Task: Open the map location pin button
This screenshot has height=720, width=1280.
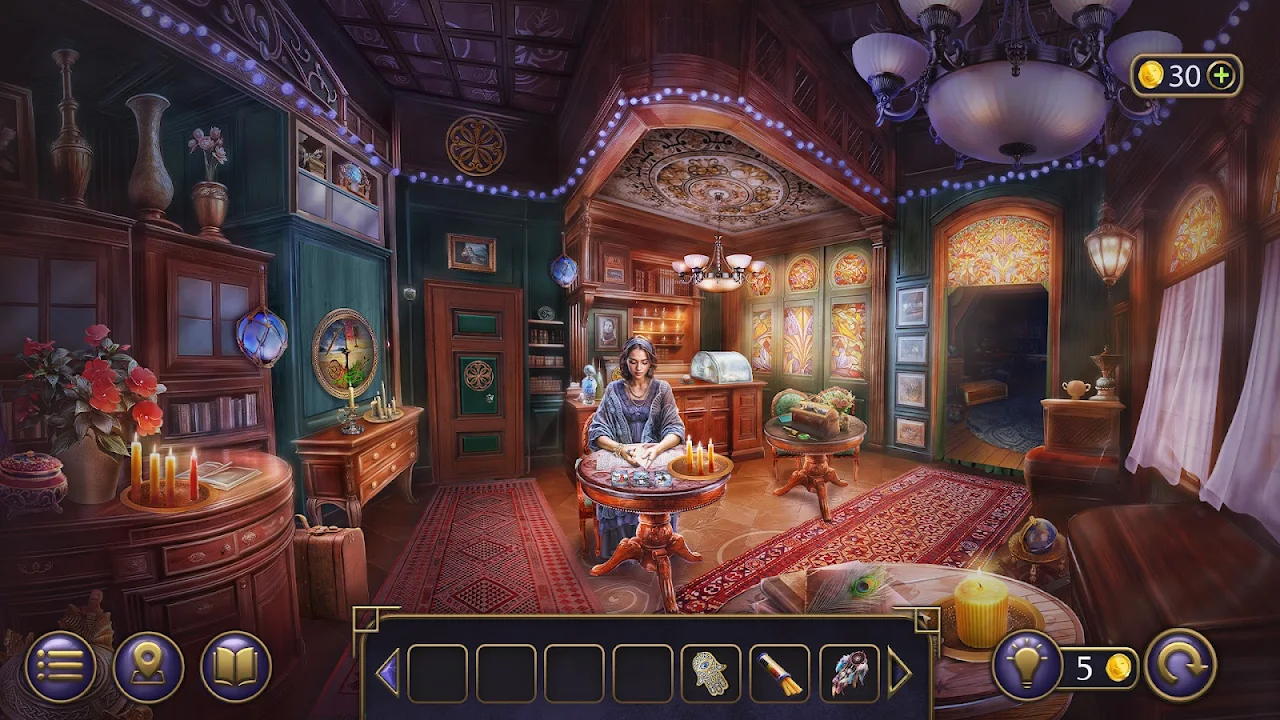Action: (148, 667)
